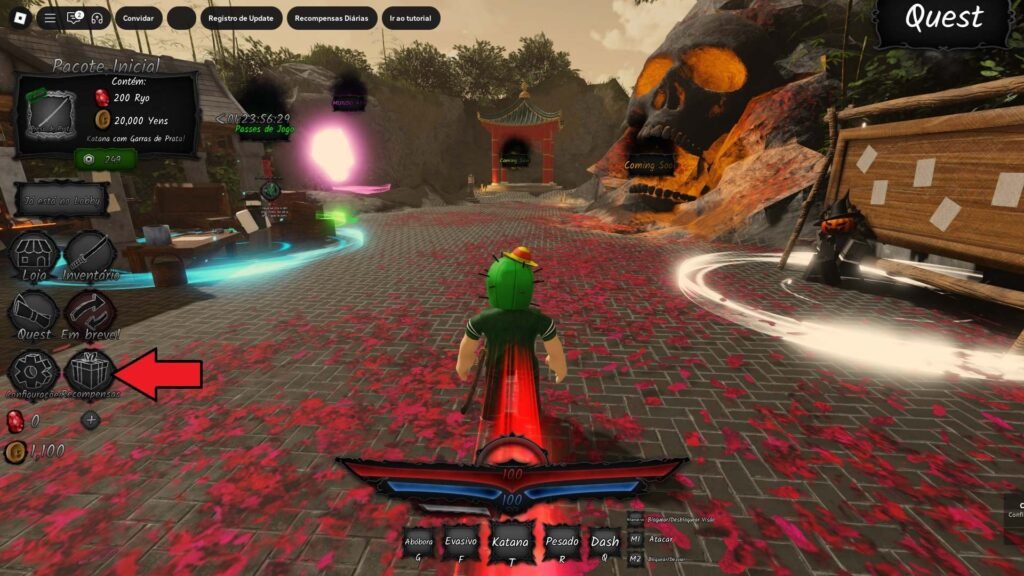
Task: Use the Pesado heavy attack slot
Action: pos(562,546)
